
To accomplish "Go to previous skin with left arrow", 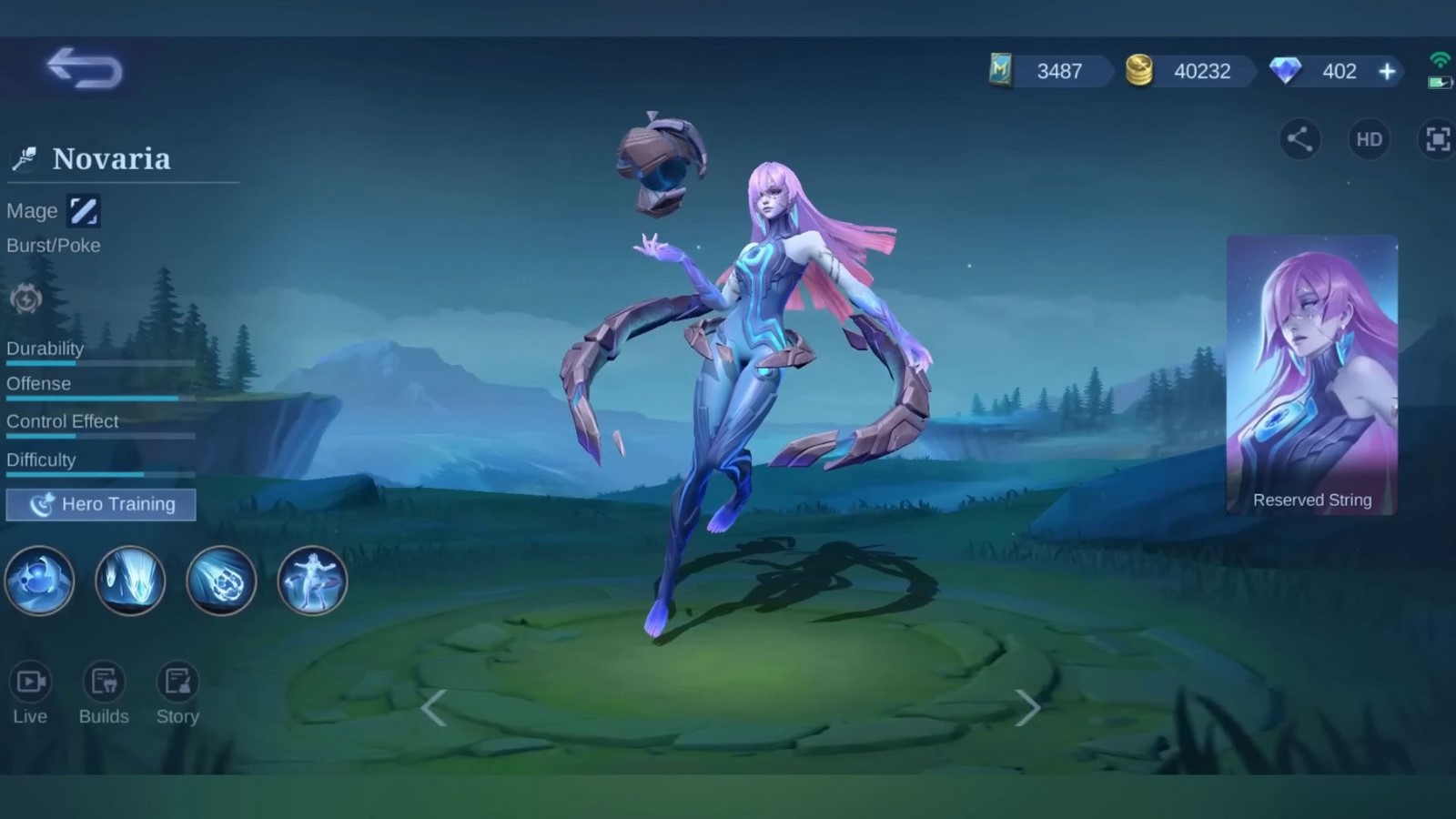I will coord(434,707).
